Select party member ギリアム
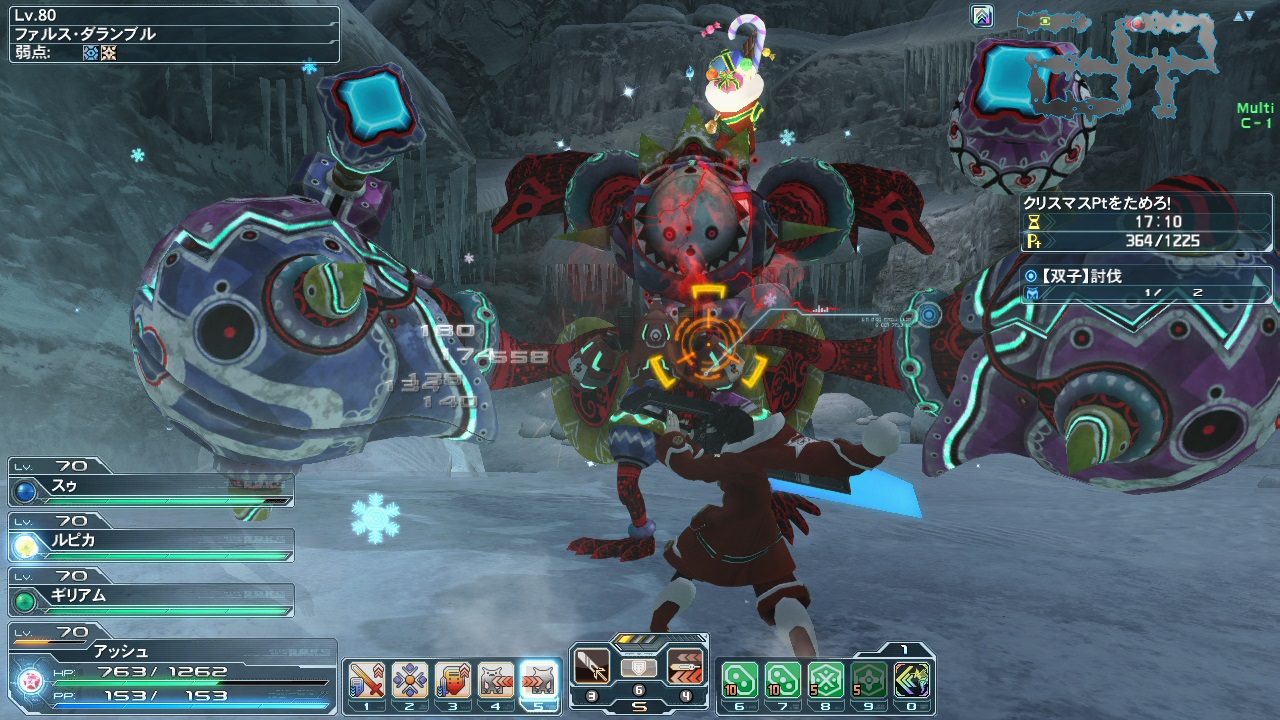This screenshot has width=1280, height=720. click(150, 596)
